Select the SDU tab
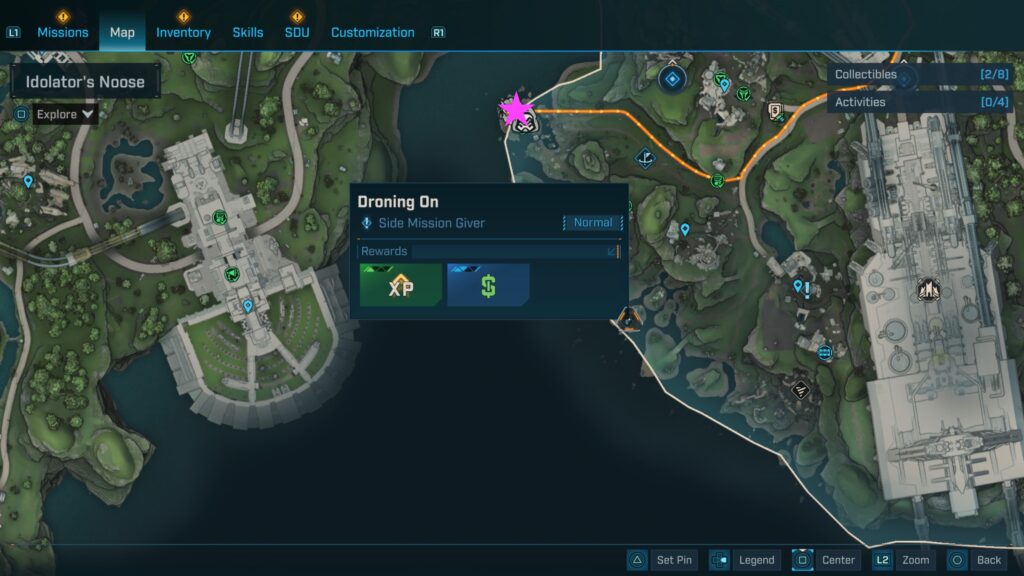1024x576 pixels. click(x=296, y=32)
